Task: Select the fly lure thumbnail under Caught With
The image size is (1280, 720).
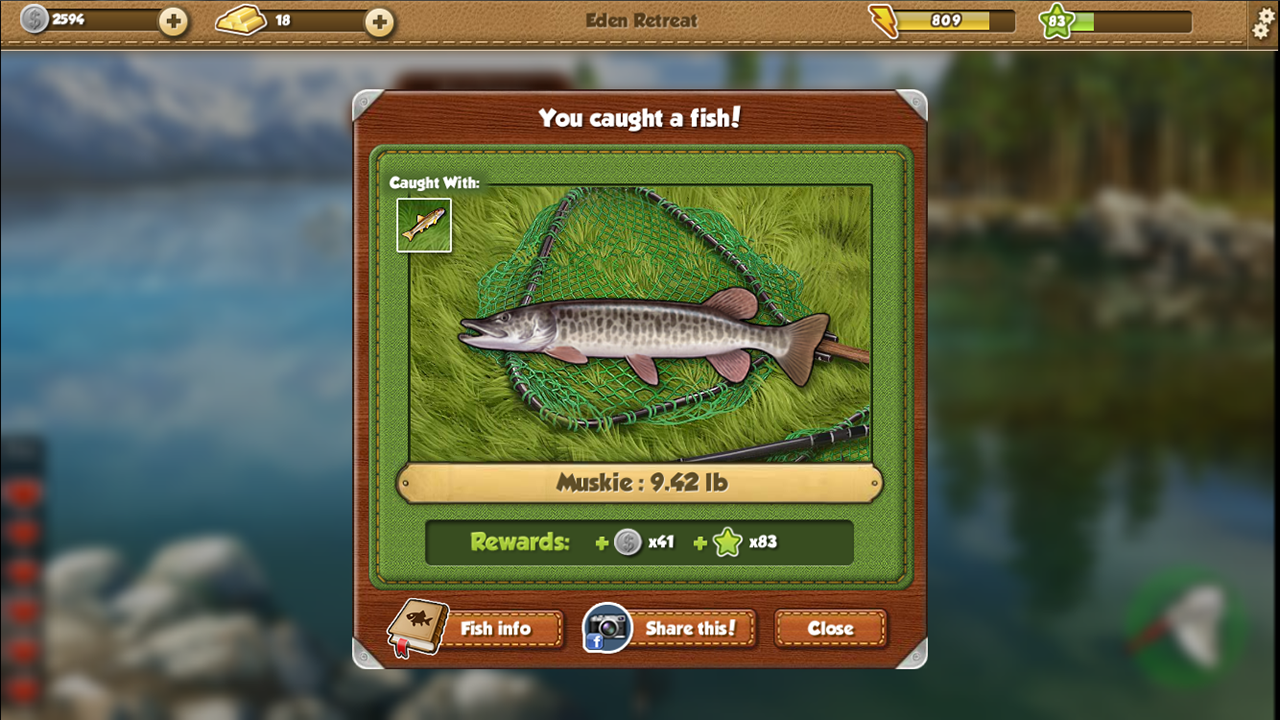Action: click(x=424, y=225)
